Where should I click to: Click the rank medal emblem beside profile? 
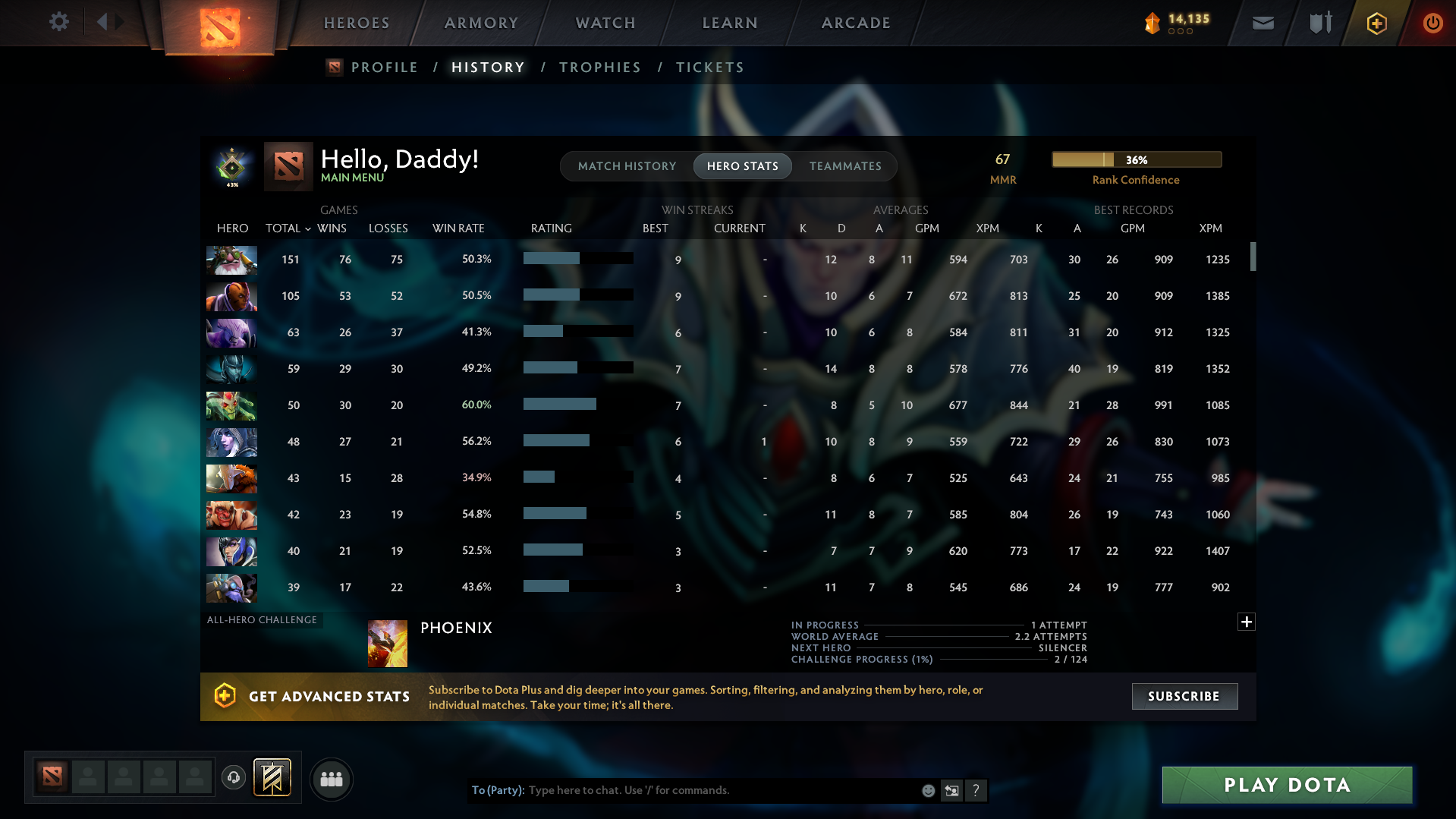click(232, 165)
